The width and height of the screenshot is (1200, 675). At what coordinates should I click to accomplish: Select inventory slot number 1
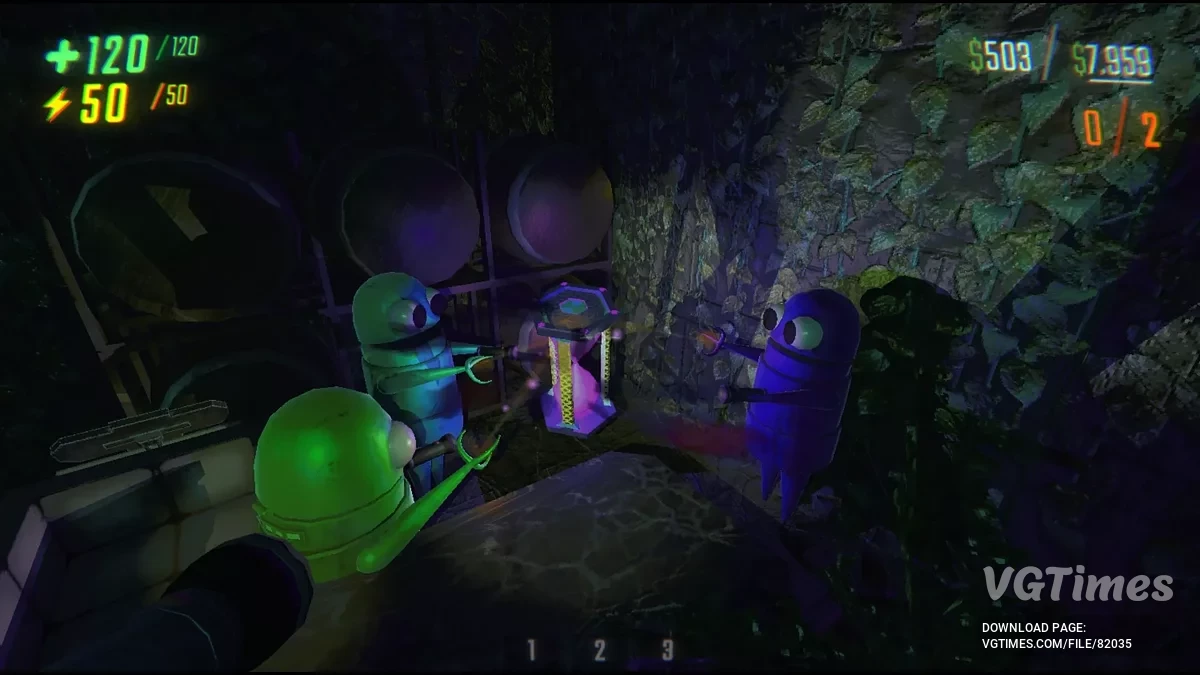point(532,650)
